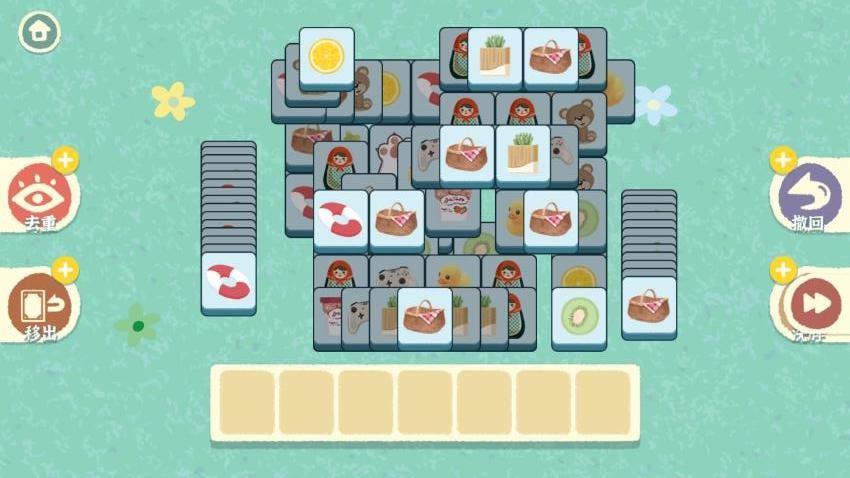850x478 pixels.
Task: Go back to the home screen
Action: [39, 32]
